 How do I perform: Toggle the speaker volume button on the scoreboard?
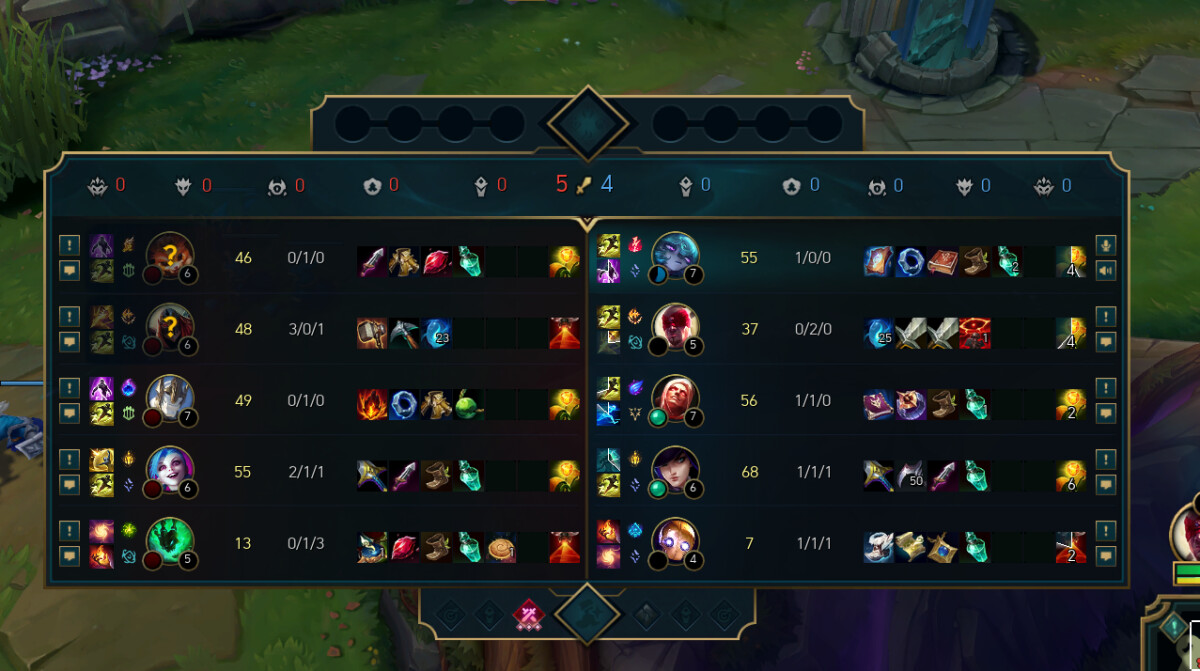pyautogui.click(x=1105, y=269)
